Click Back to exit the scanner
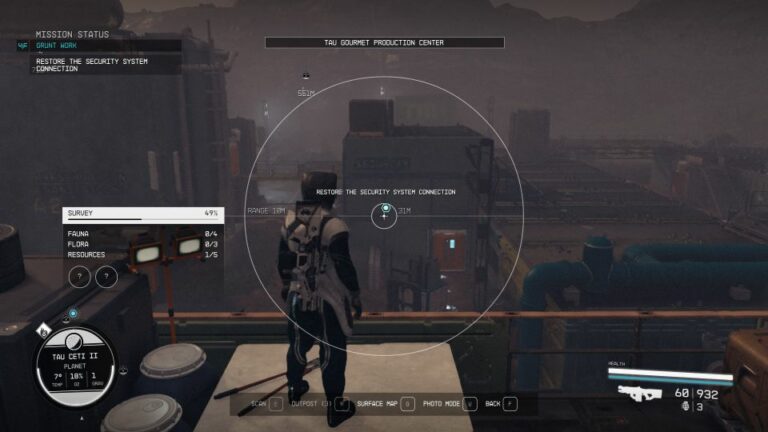Image resolution: width=768 pixels, height=432 pixels. [x=500, y=404]
